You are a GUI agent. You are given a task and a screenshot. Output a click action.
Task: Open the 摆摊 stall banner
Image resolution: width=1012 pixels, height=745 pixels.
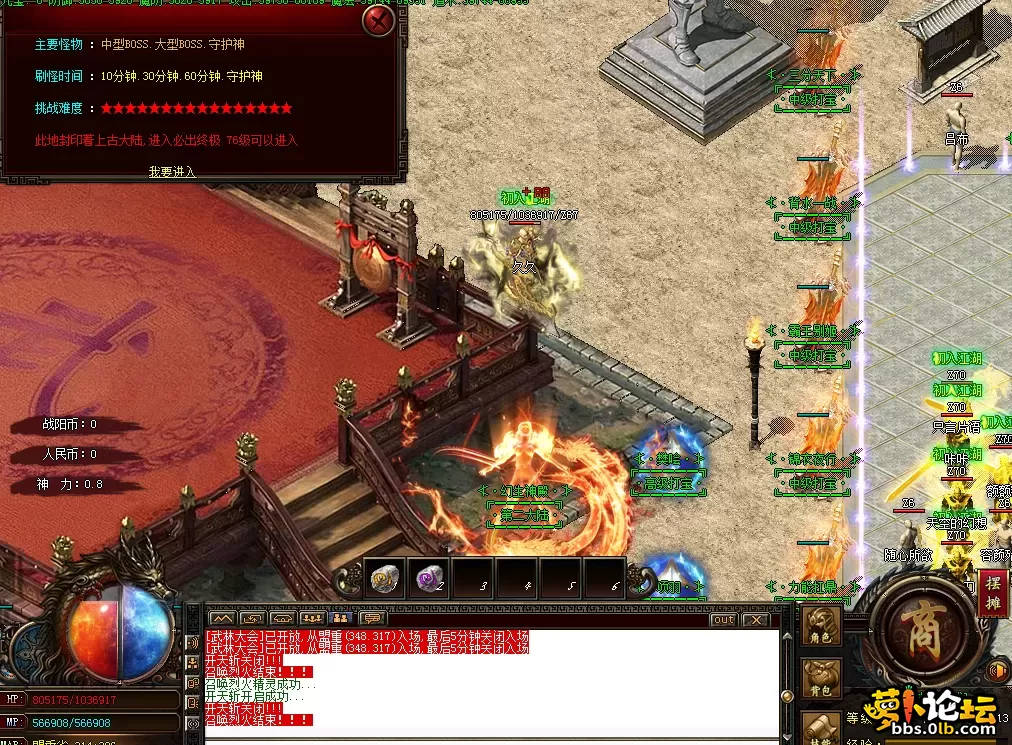click(994, 592)
